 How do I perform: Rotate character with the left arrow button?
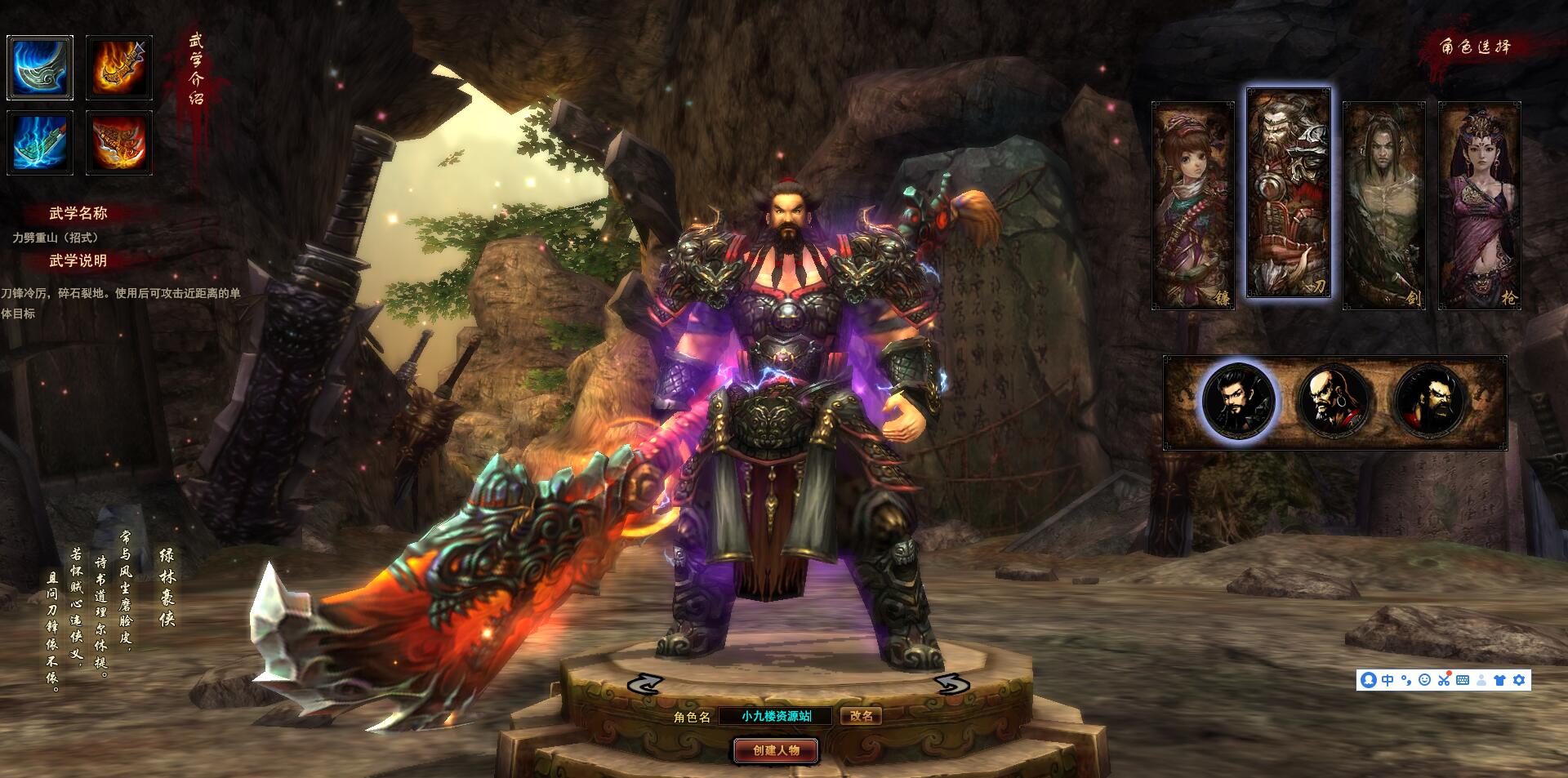pyautogui.click(x=644, y=684)
